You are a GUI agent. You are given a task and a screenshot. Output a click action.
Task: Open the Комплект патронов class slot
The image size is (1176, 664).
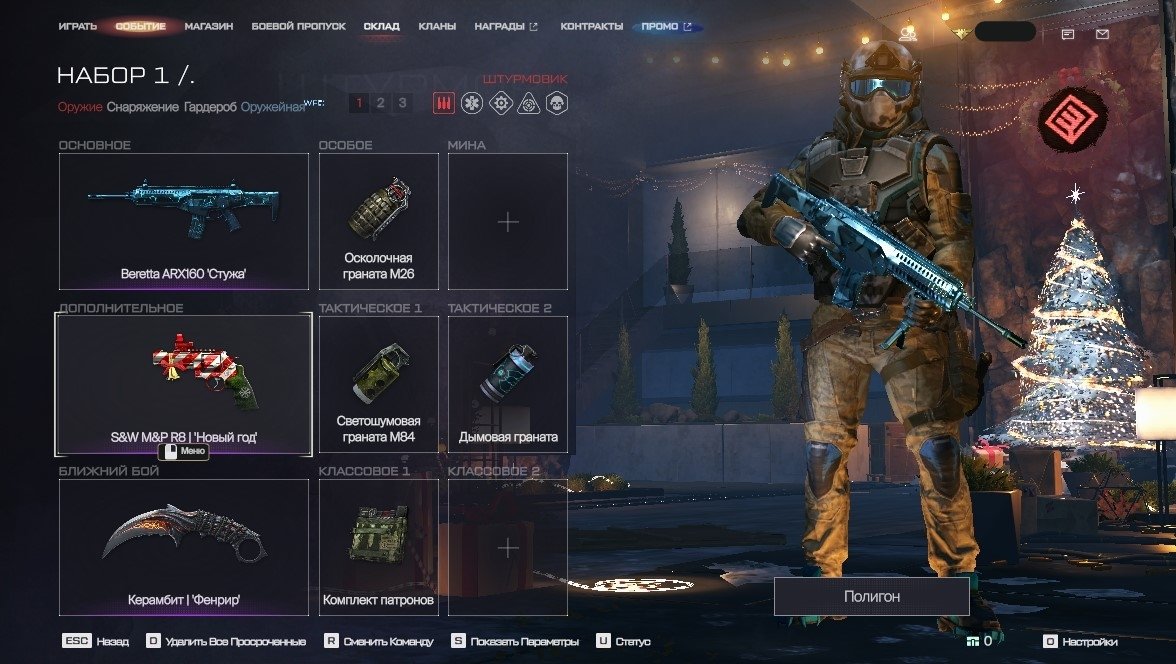point(378,547)
